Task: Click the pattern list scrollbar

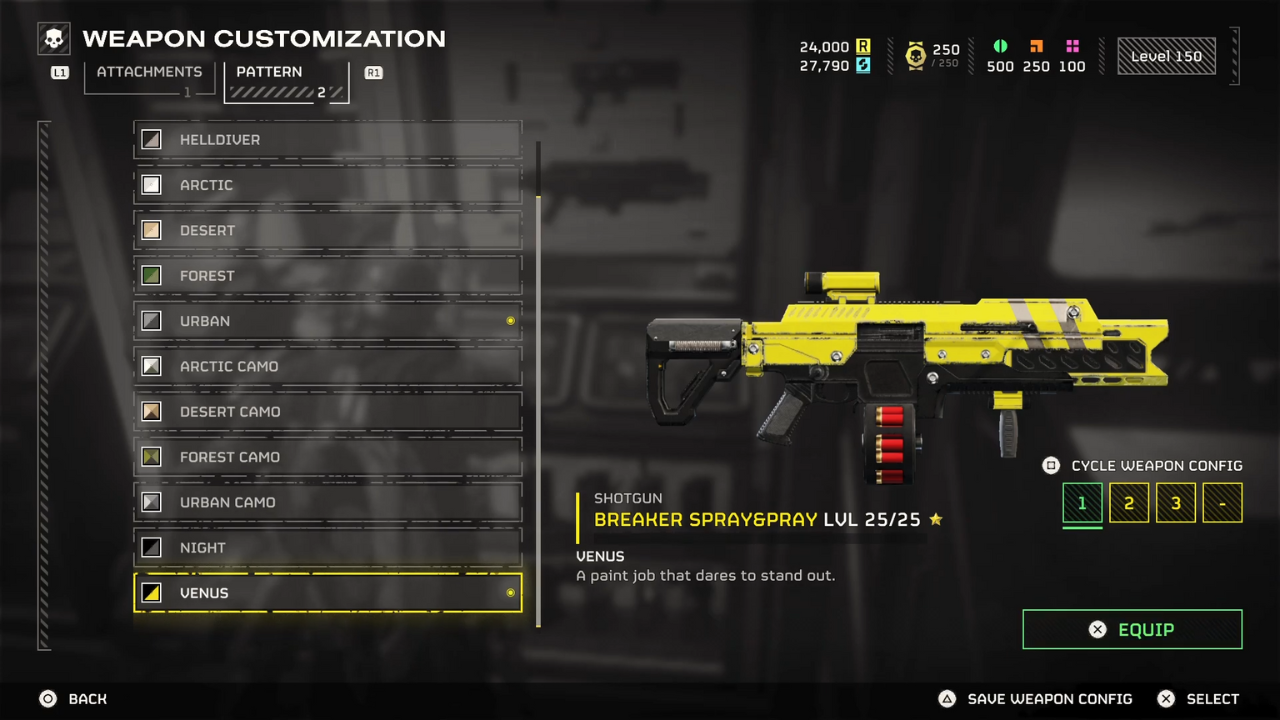Action: pyautogui.click(x=538, y=400)
